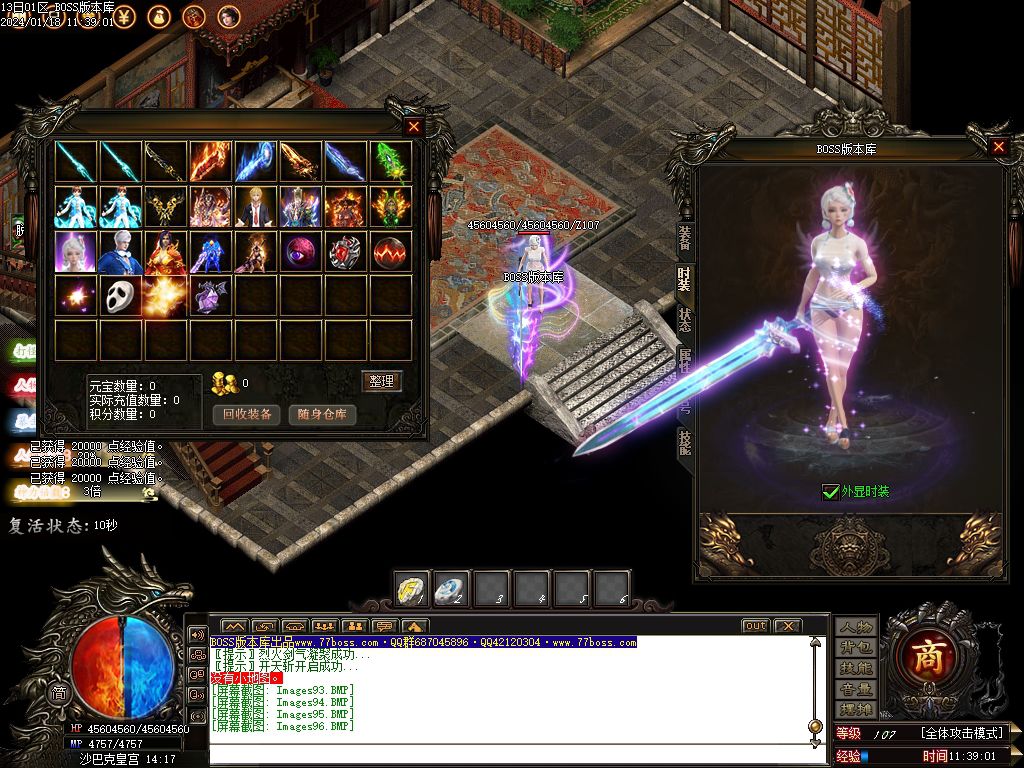
Task: Open the 人物 character menu button
Action: [856, 627]
